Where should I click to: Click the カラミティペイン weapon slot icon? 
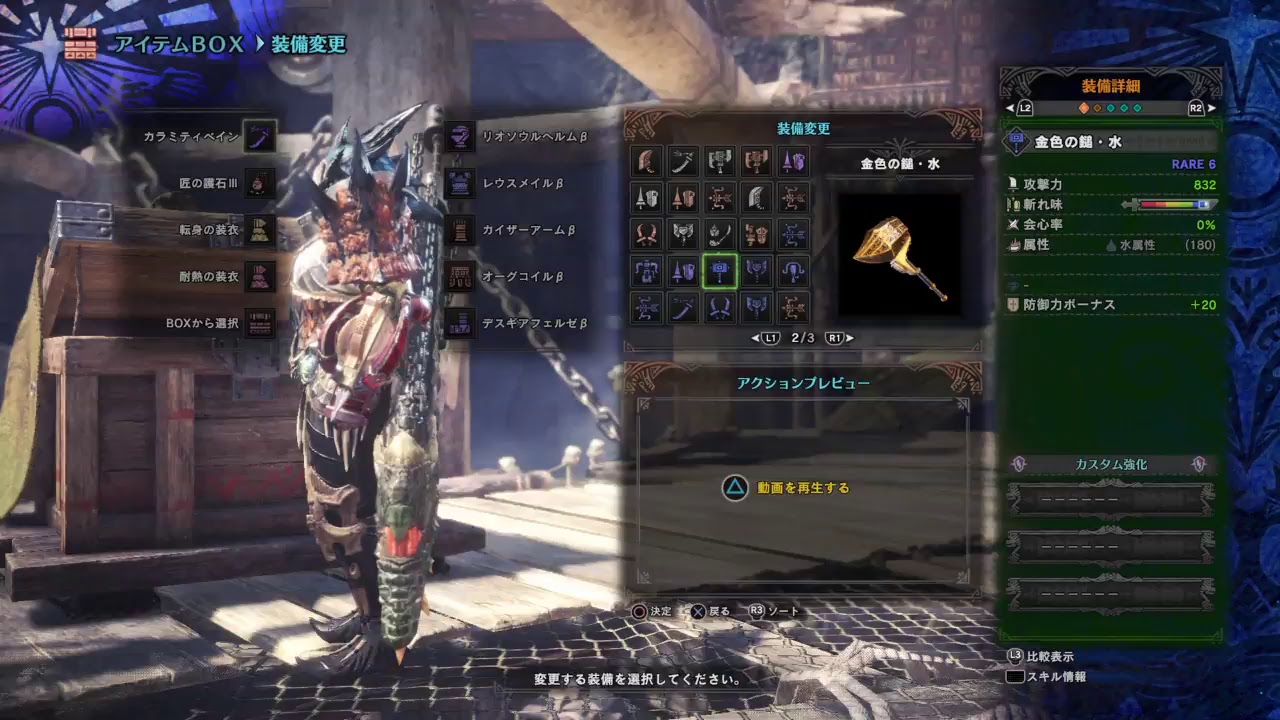point(258,137)
